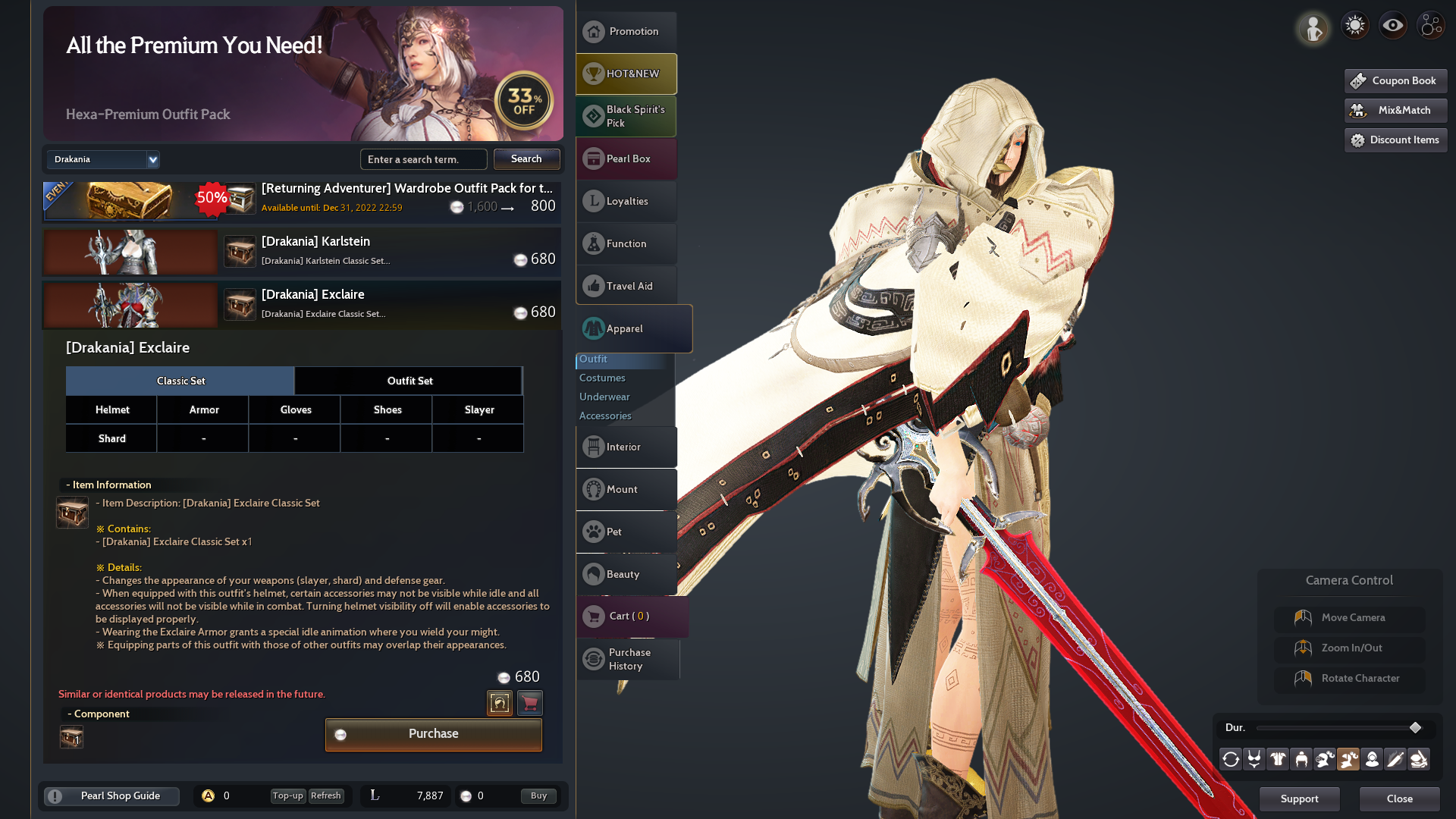Click the search term input field
Screen dimensions: 1456x819
click(423, 159)
